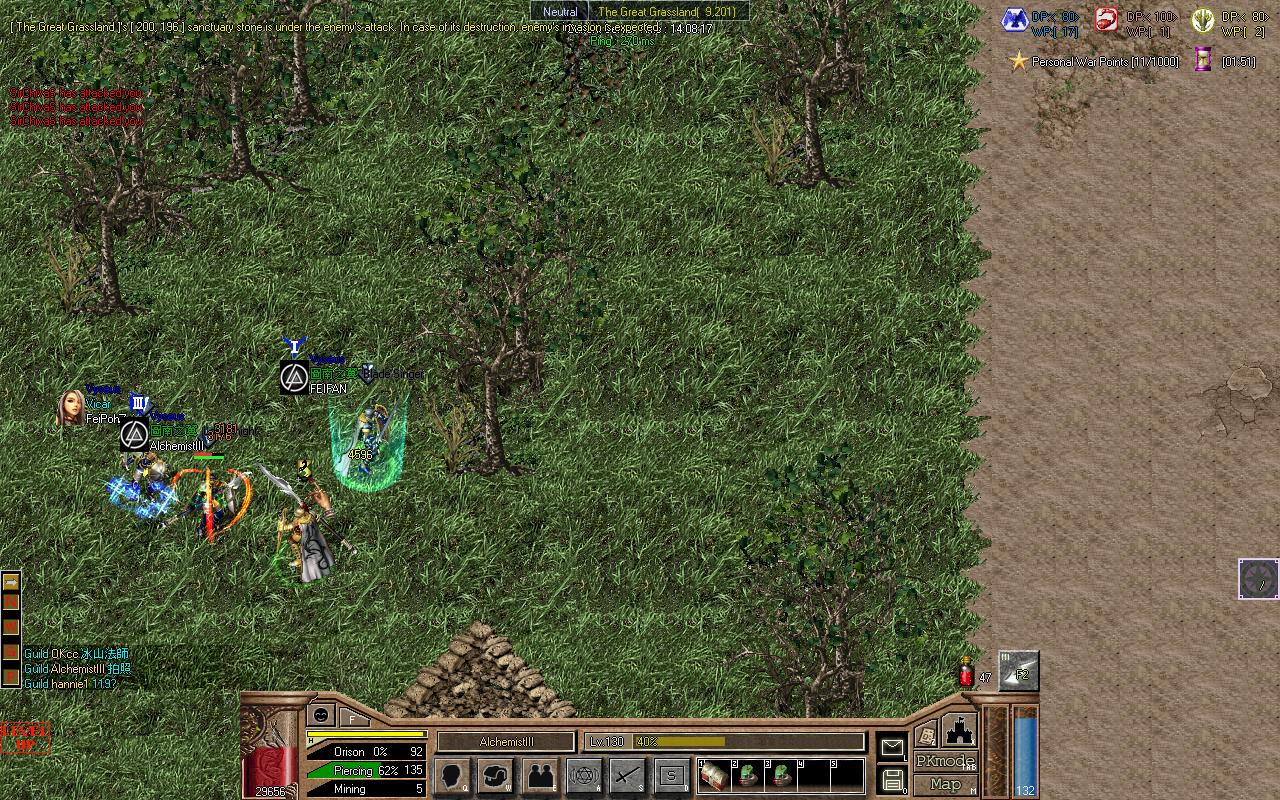Toggle the W whisper chat filter
Viewport: 1280px width, 800px height.
click(x=11, y=627)
